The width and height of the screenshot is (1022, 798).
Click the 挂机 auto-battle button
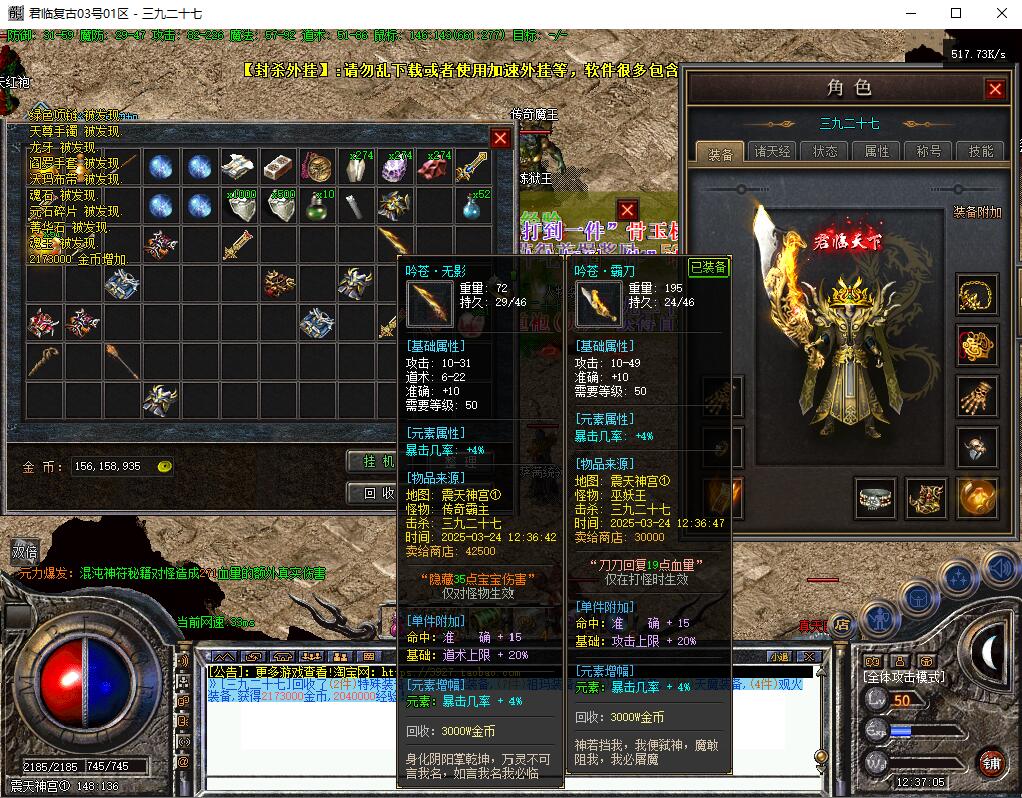click(x=372, y=461)
